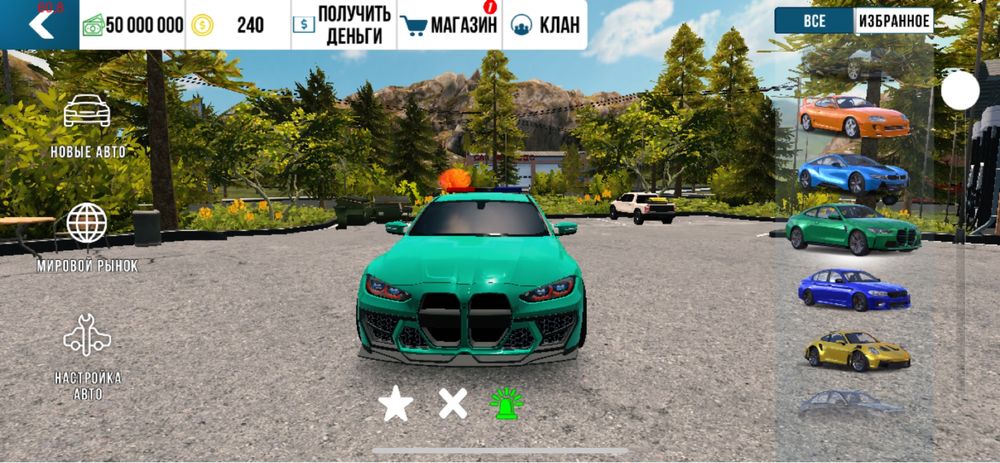Select the blue BMW i8 thumbnail
The image size is (1000, 463).
coord(853,174)
